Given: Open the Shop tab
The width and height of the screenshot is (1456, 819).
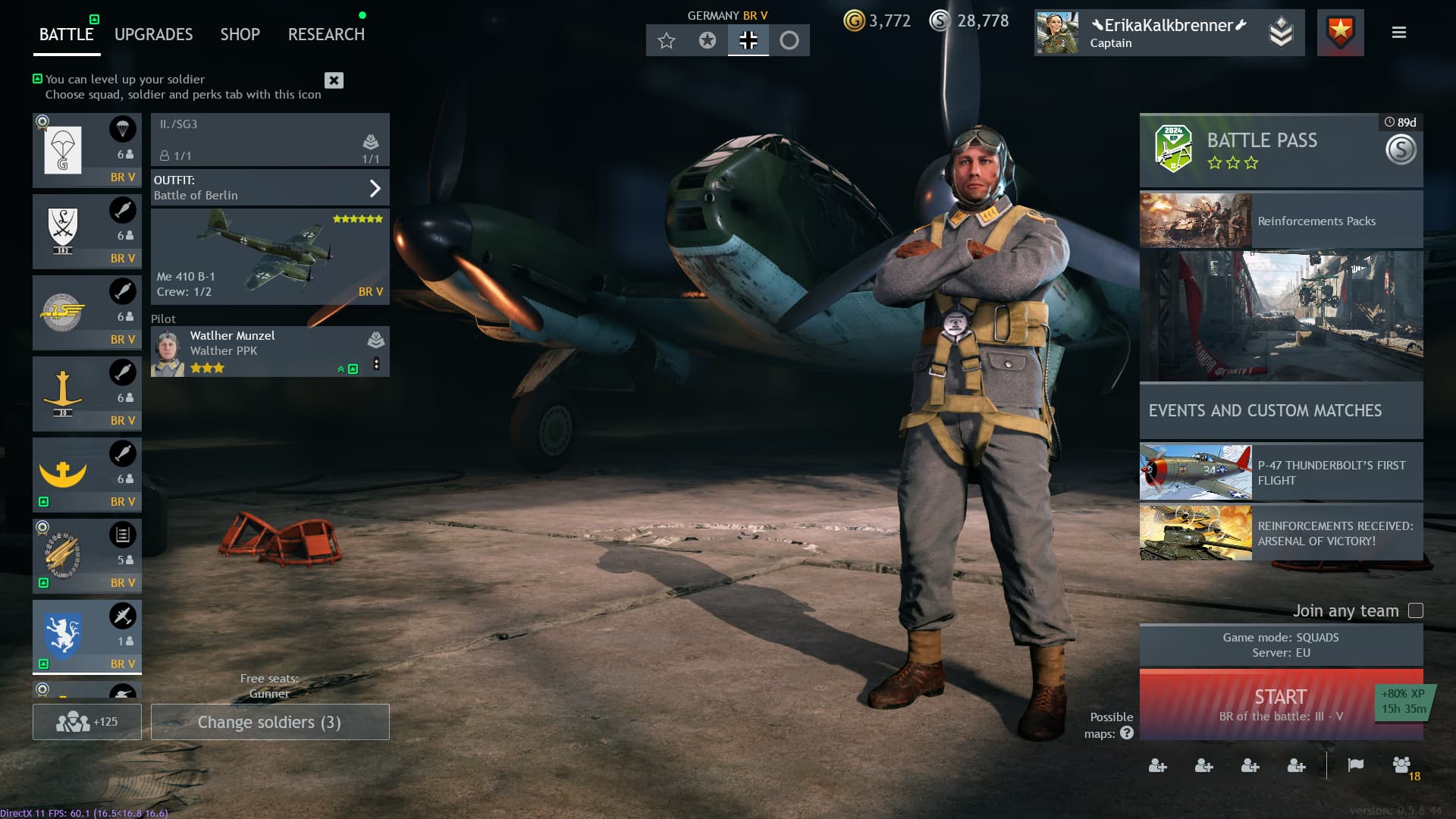Looking at the screenshot, I should [240, 34].
